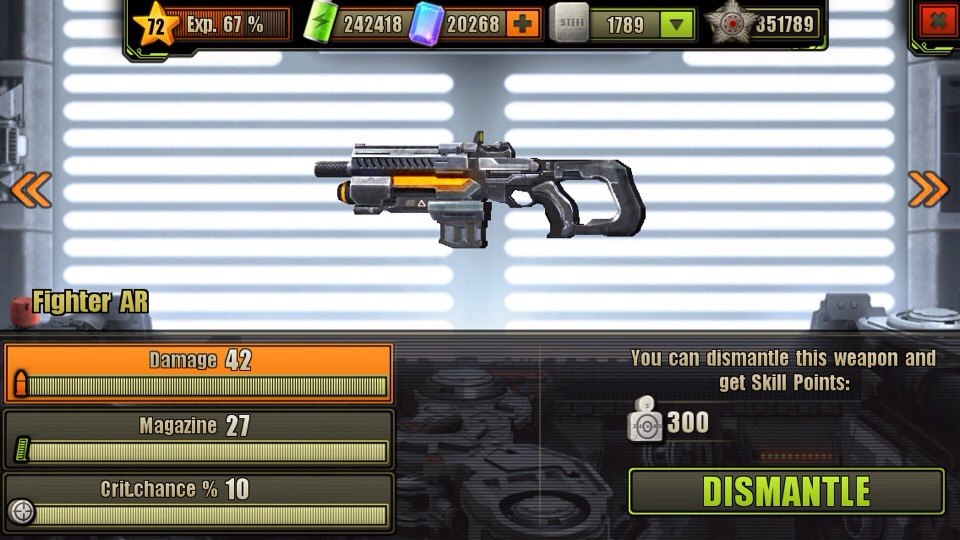Select the Damage stat row
Image resolution: width=960 pixels, height=540 pixels.
(198, 374)
